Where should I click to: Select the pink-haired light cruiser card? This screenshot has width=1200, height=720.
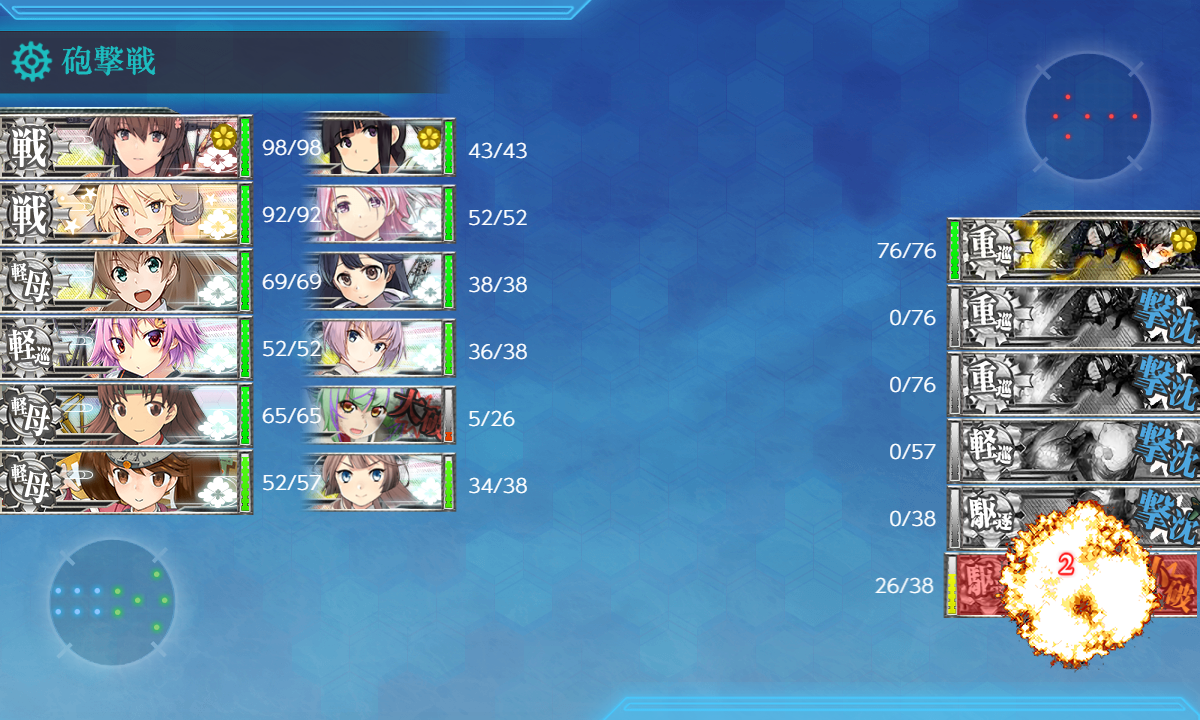125,348
